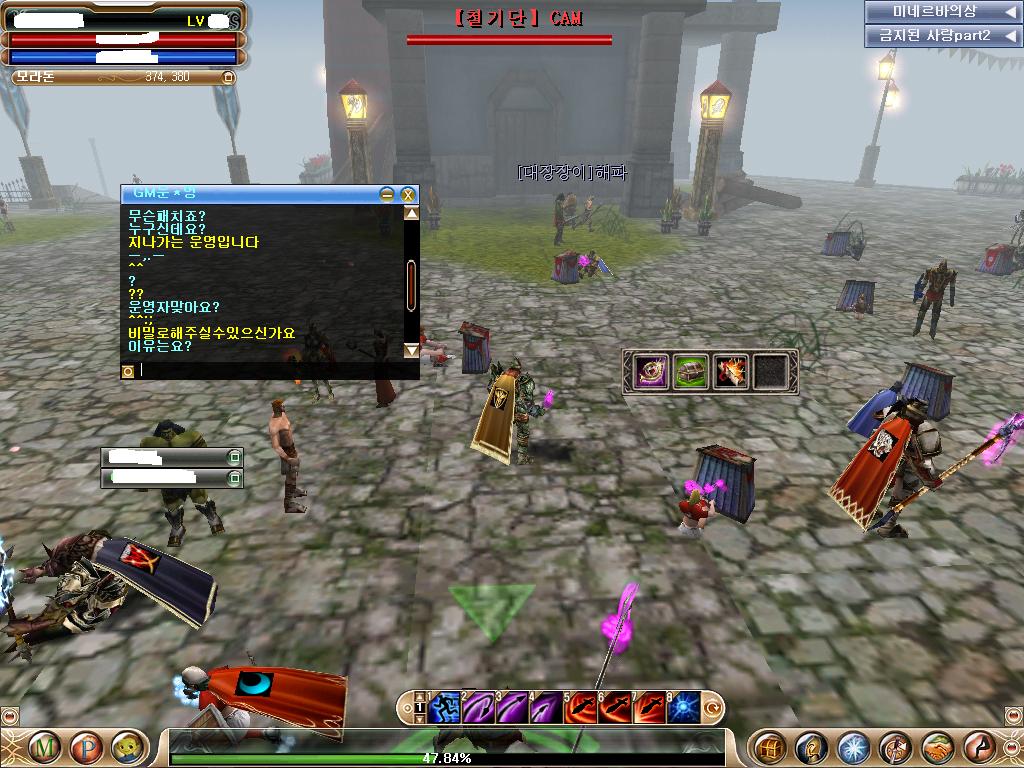Click the handshake menu button
The image size is (1024, 768).
pyautogui.click(x=938, y=746)
